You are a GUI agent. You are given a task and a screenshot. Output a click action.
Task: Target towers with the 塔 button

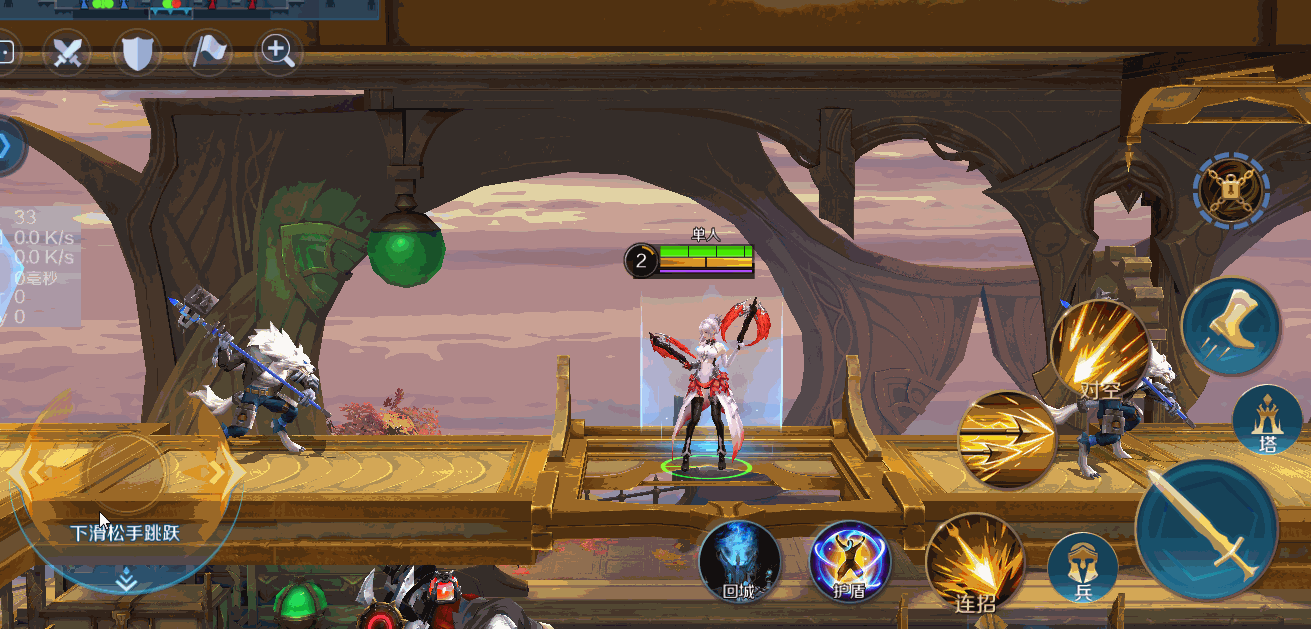(1267, 420)
